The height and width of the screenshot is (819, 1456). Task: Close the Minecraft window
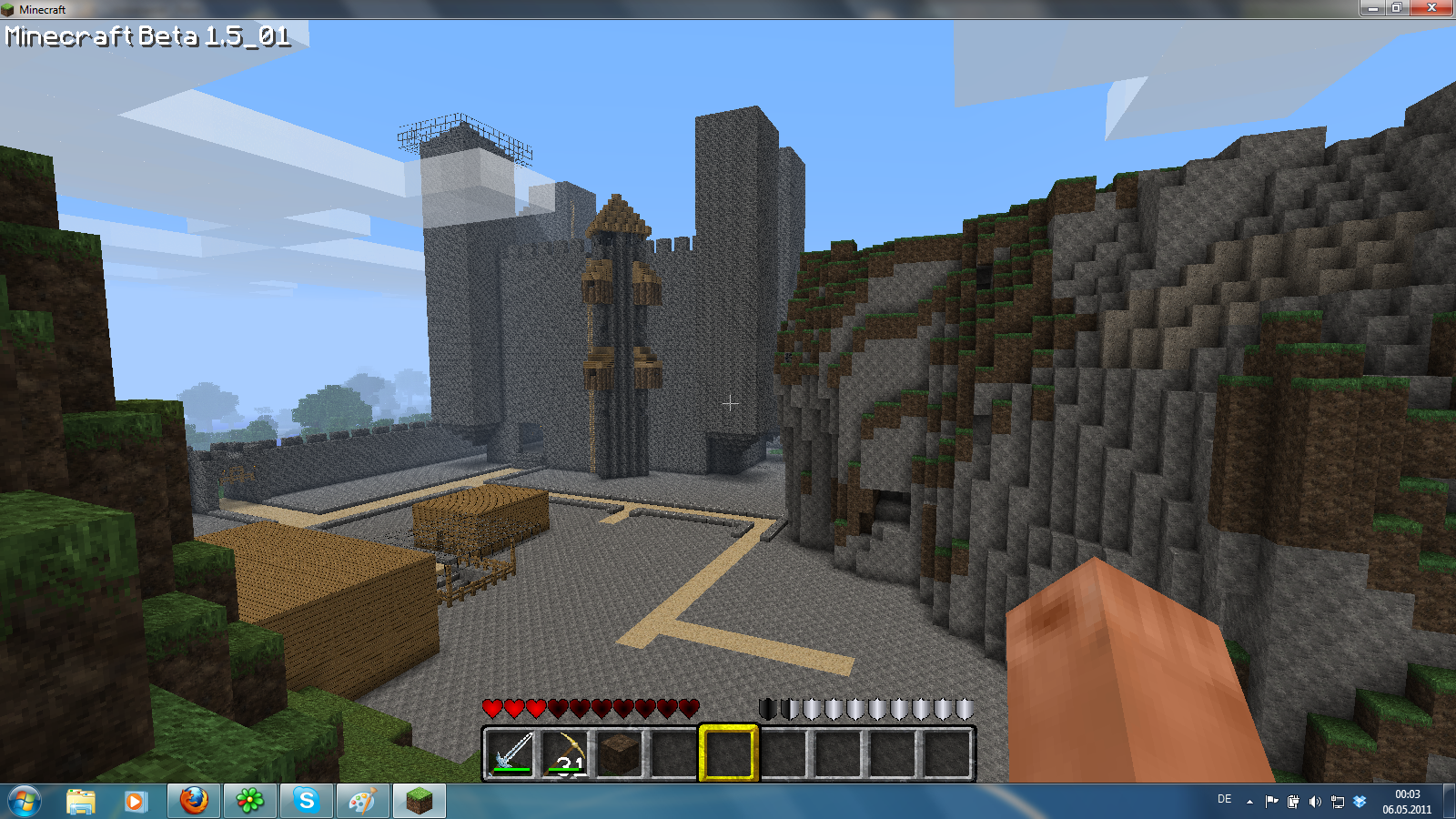(x=1431, y=8)
